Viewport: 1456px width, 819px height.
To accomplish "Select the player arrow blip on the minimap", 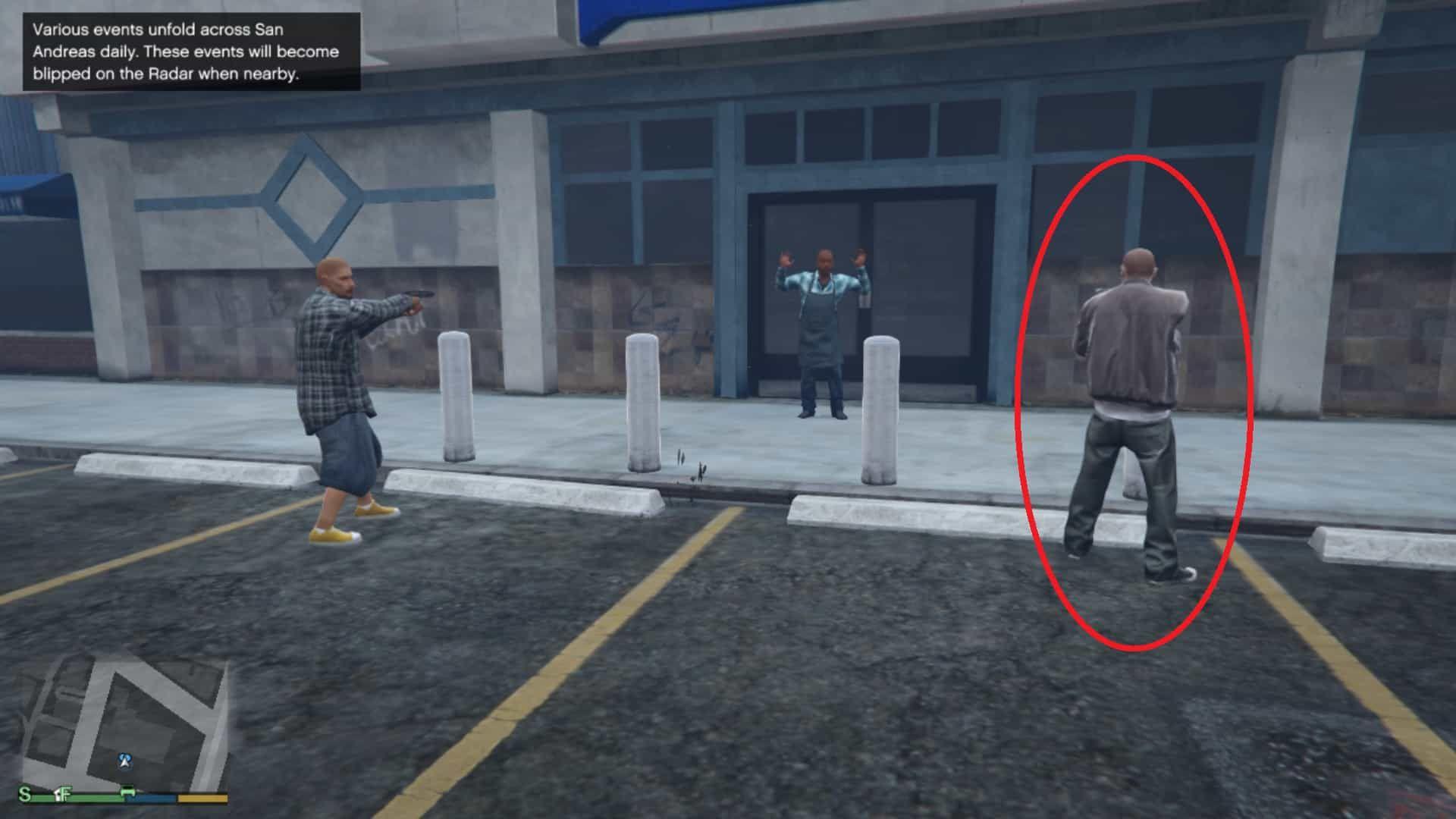I will pos(124,762).
